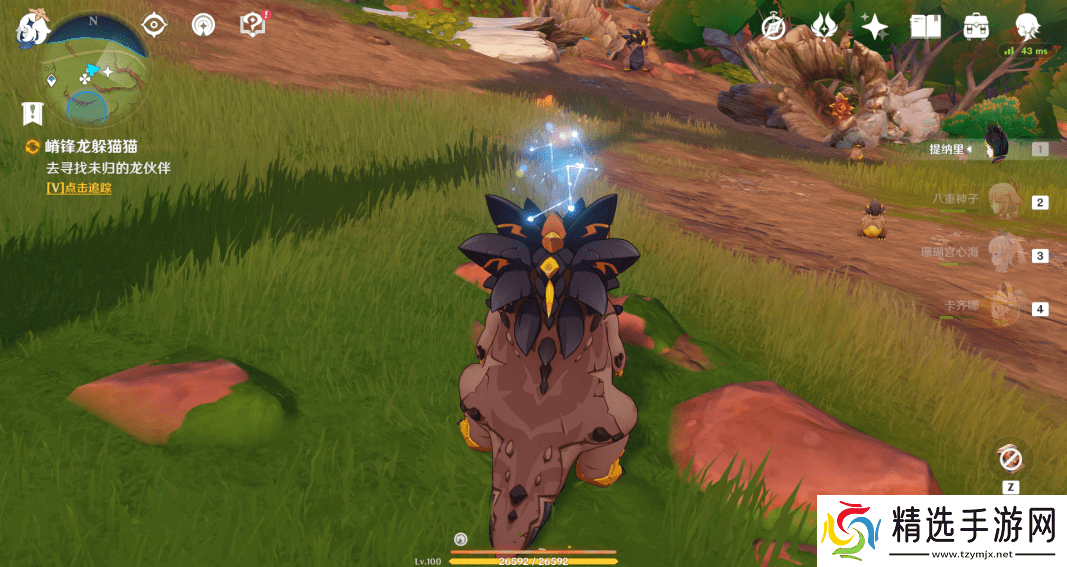Open the tutorial icon with red alert
The width and height of the screenshot is (1067, 567).
tap(253, 25)
